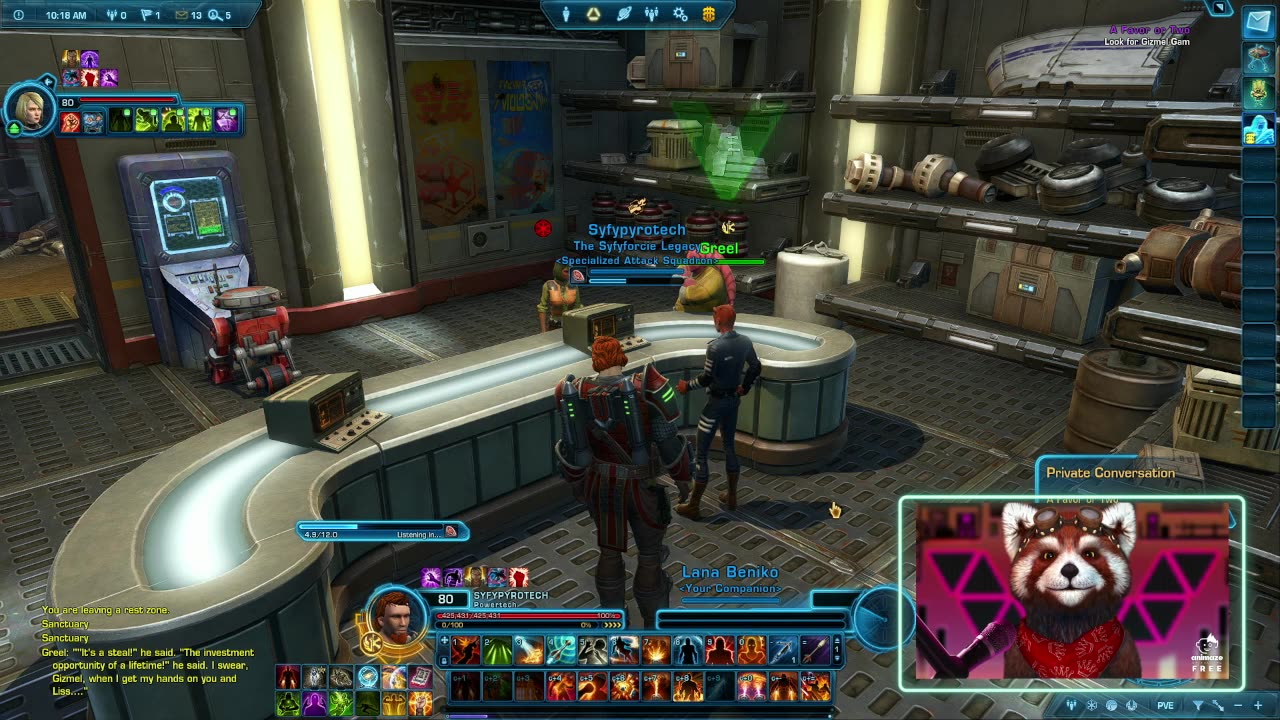Viewport: 1280px width, 720px height.
Task: Open the character menu silhouette icon
Action: pyautogui.click(x=565, y=14)
